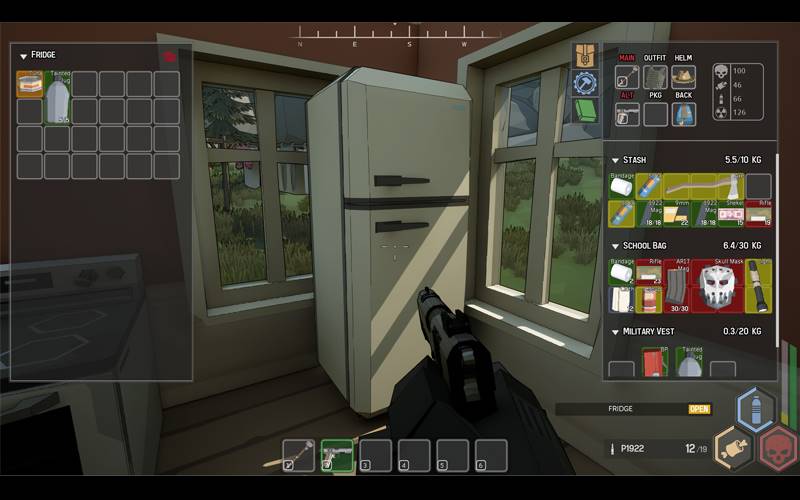Collapse the Military Vest section
This screenshot has height=500, width=800.
click(614, 331)
